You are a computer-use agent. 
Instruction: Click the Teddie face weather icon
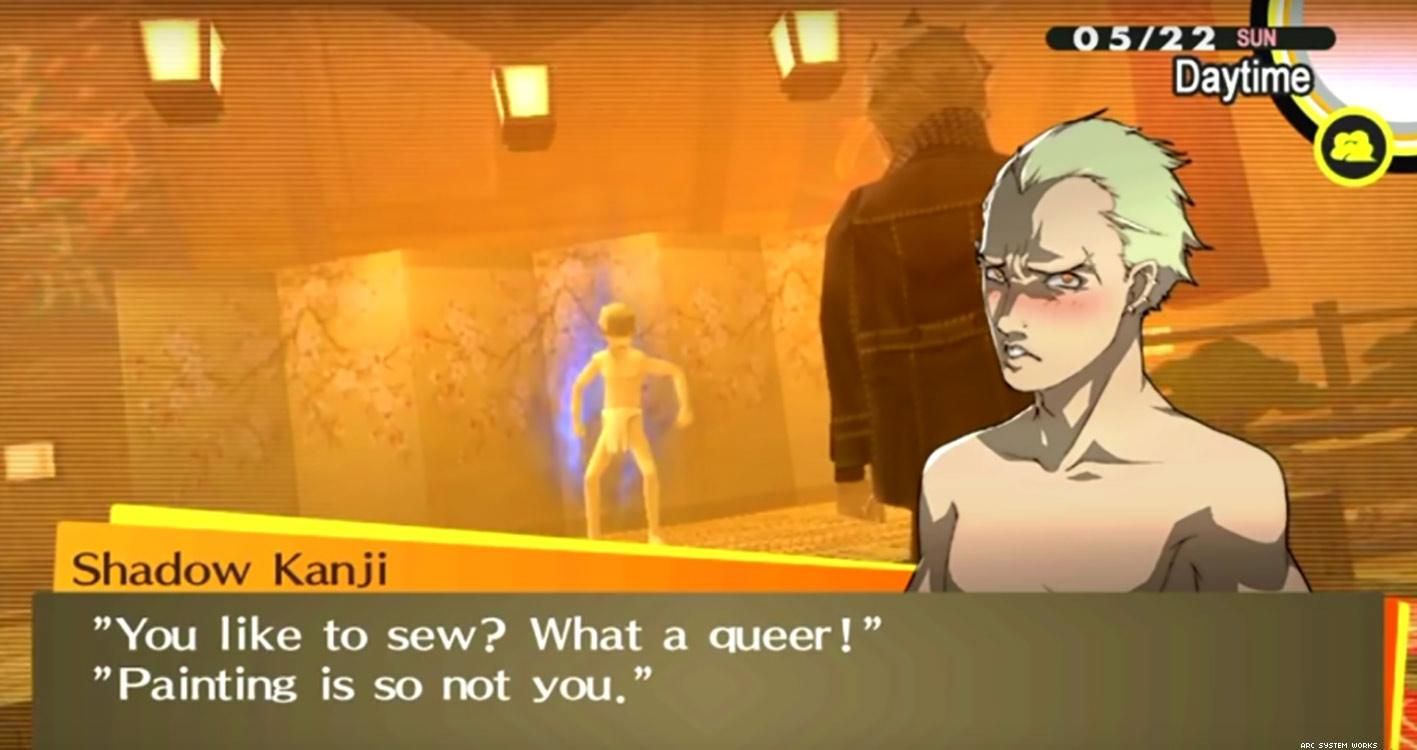pos(1351,147)
